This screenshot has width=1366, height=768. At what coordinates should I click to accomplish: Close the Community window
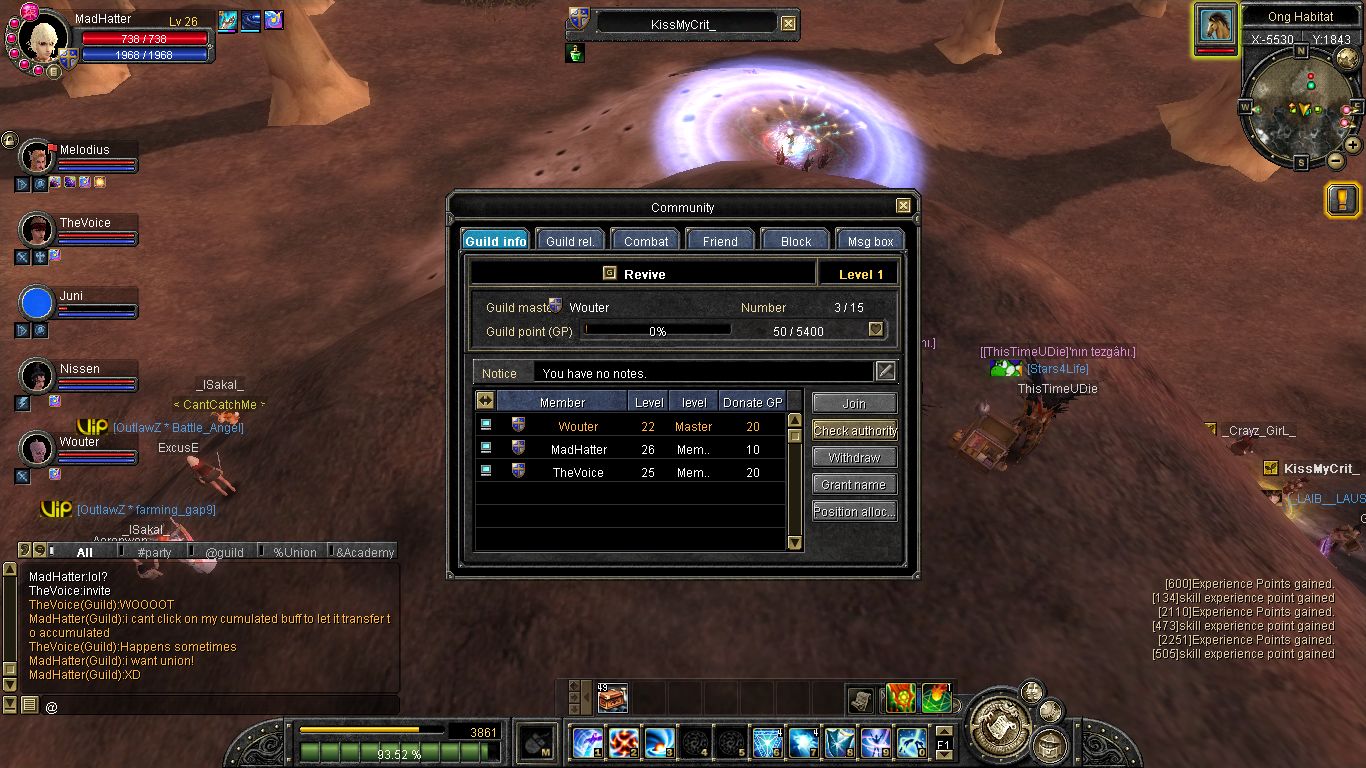click(x=903, y=206)
